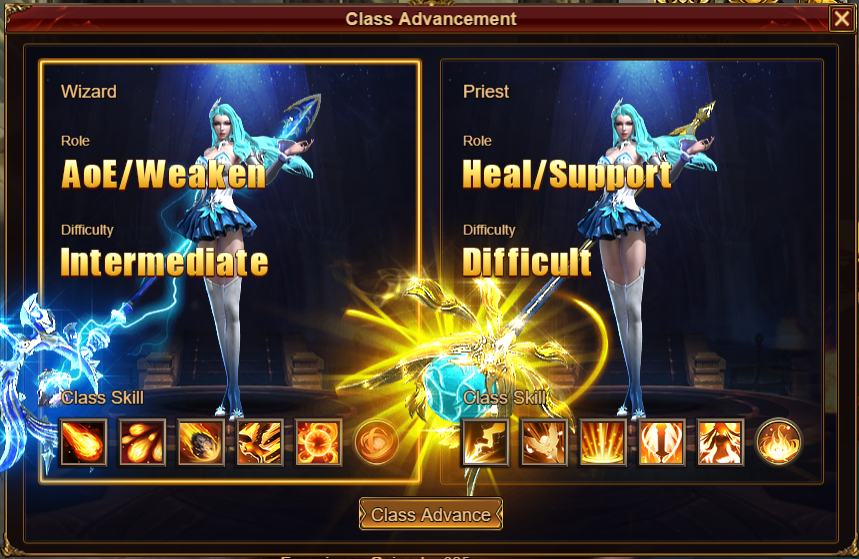Inspect the Priest's lightning bolt skill
This screenshot has width=859, height=559.
(x=485, y=442)
